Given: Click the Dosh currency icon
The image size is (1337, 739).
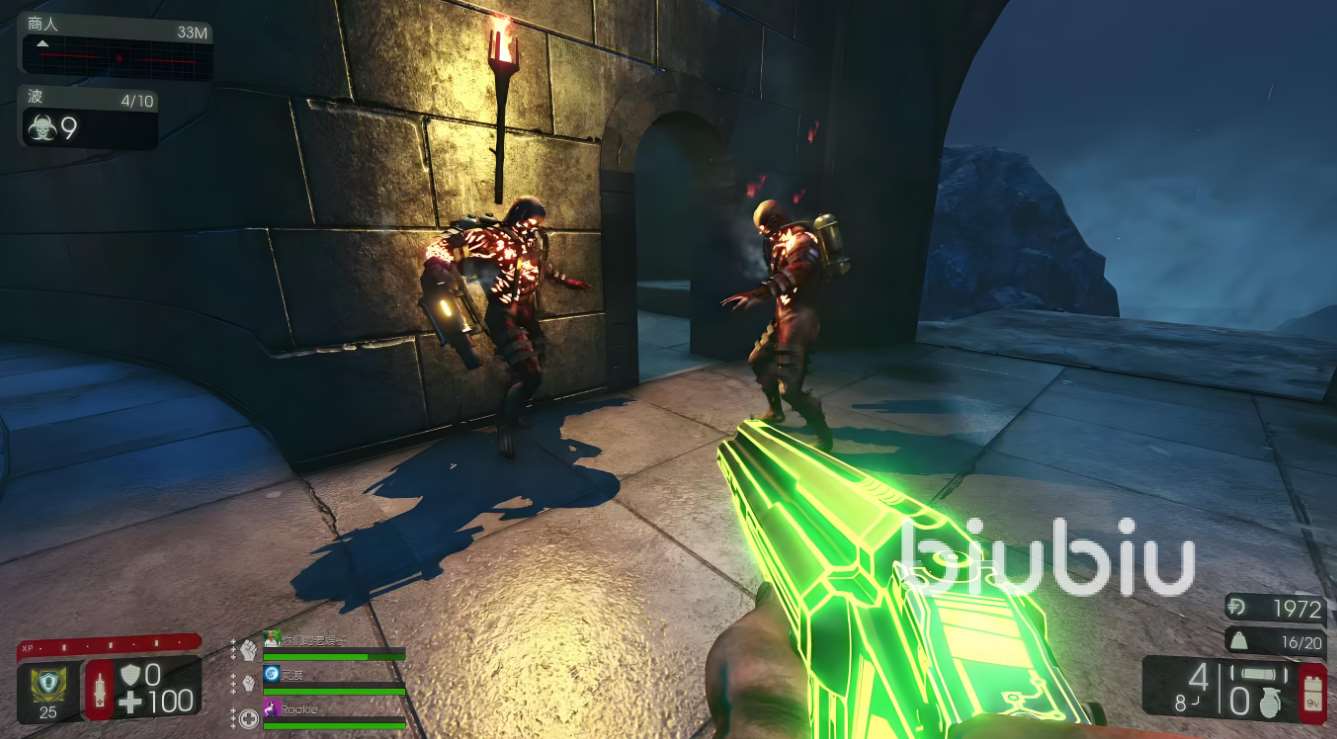Looking at the screenshot, I should (1240, 608).
